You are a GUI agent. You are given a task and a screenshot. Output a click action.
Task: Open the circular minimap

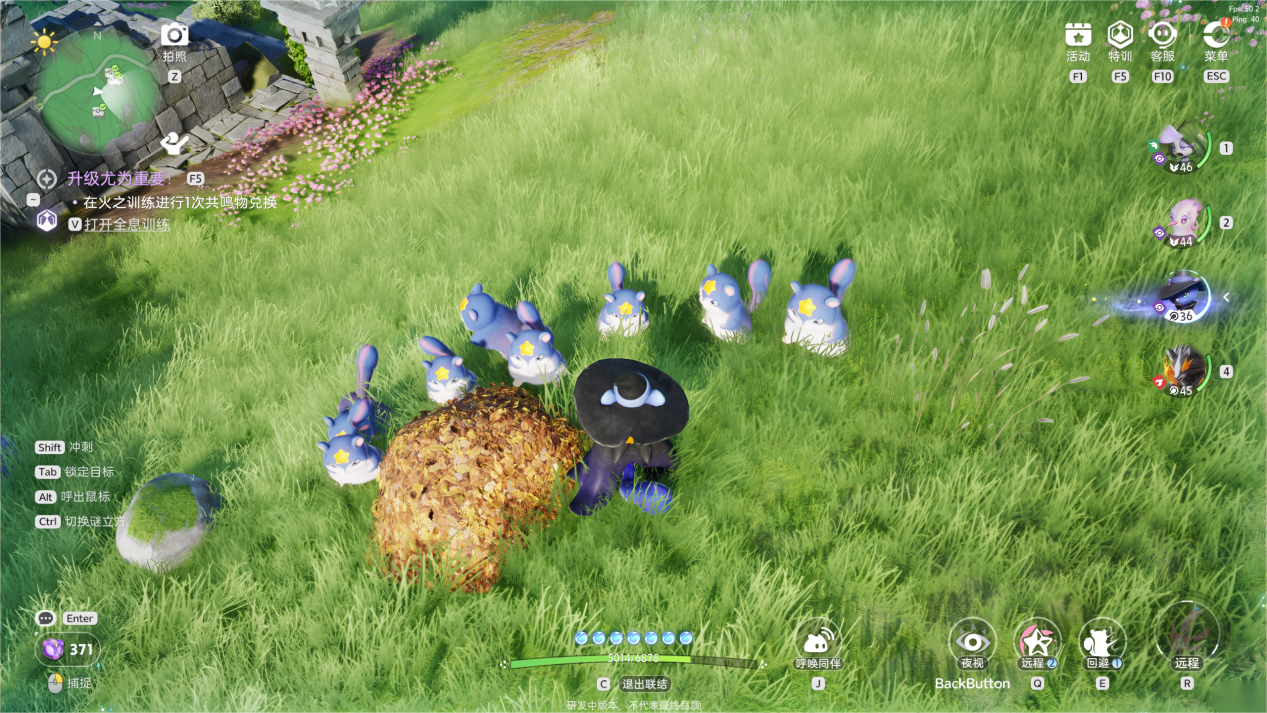tap(98, 89)
